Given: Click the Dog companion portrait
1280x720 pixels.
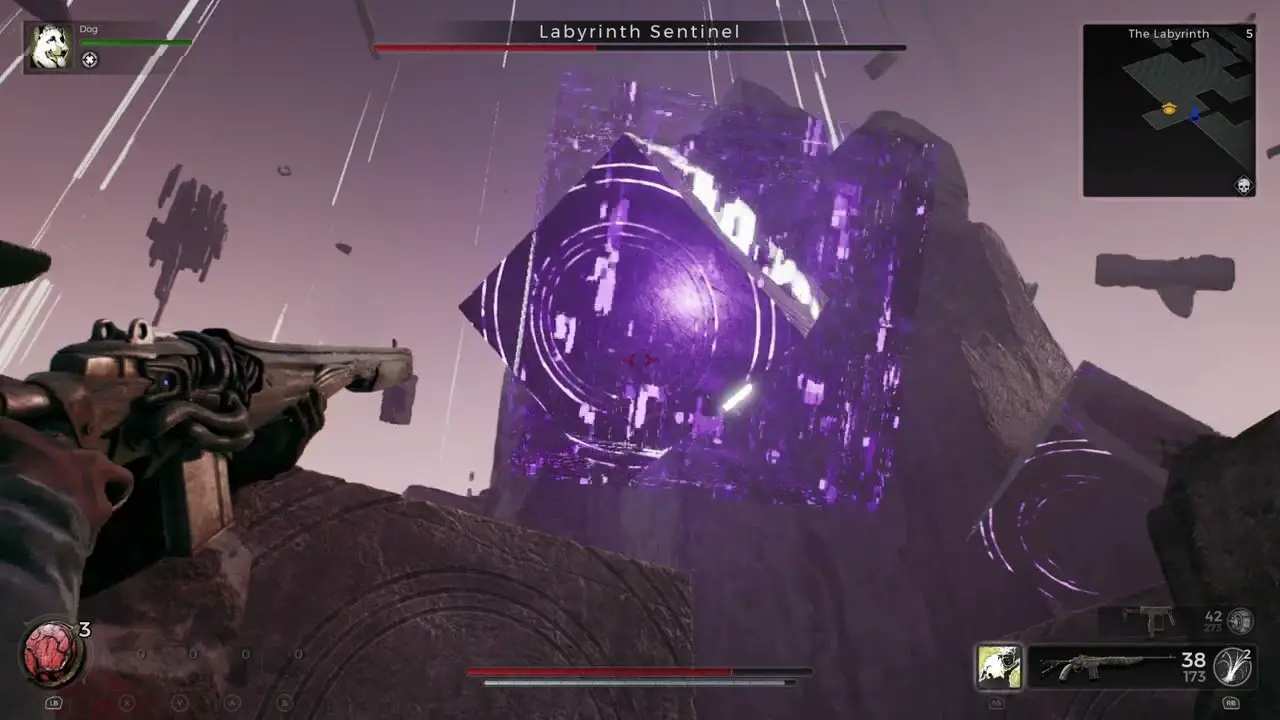Looking at the screenshot, I should click(50, 47).
